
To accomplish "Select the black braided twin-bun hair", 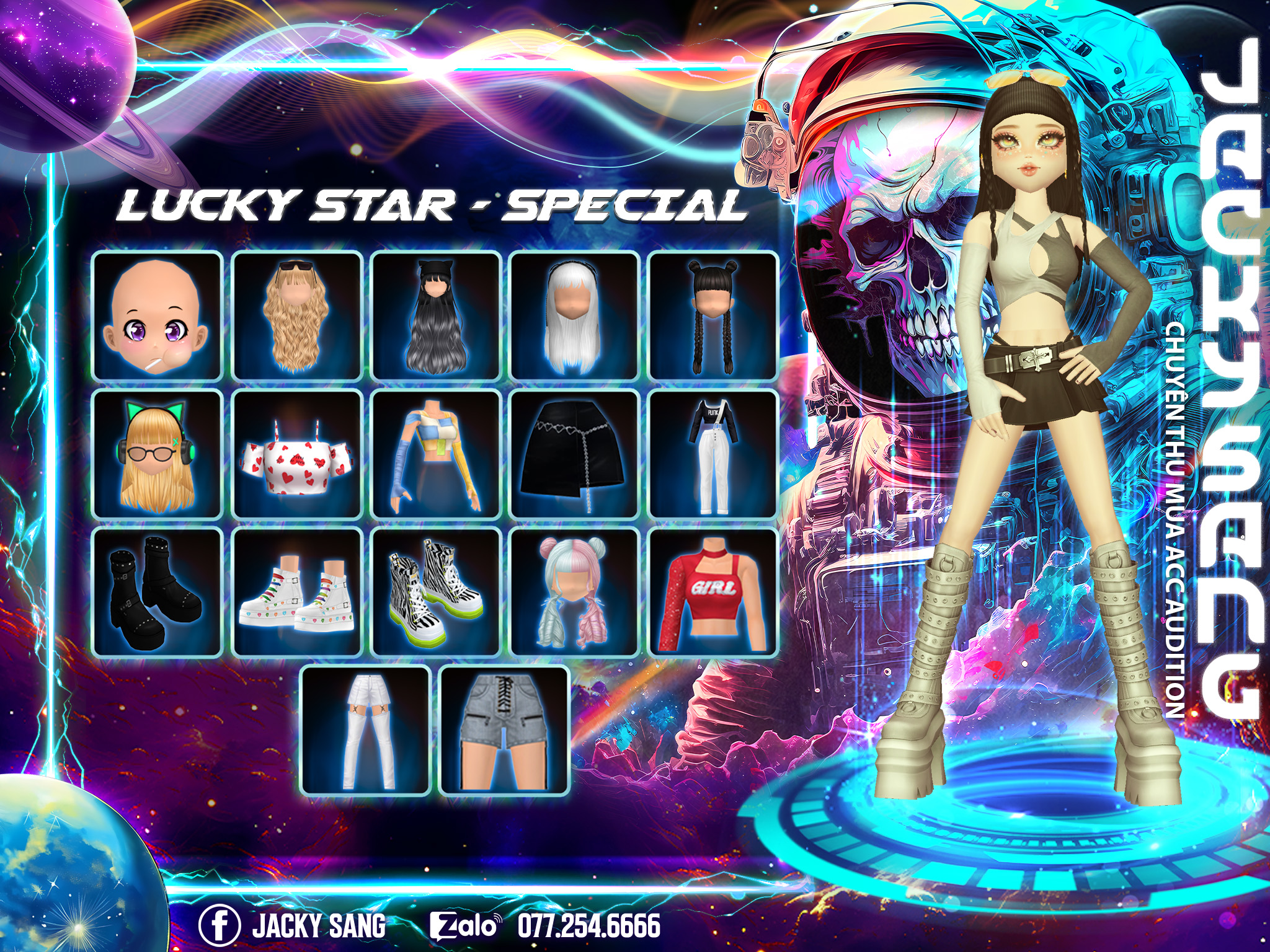I will pyautogui.click(x=713, y=316).
